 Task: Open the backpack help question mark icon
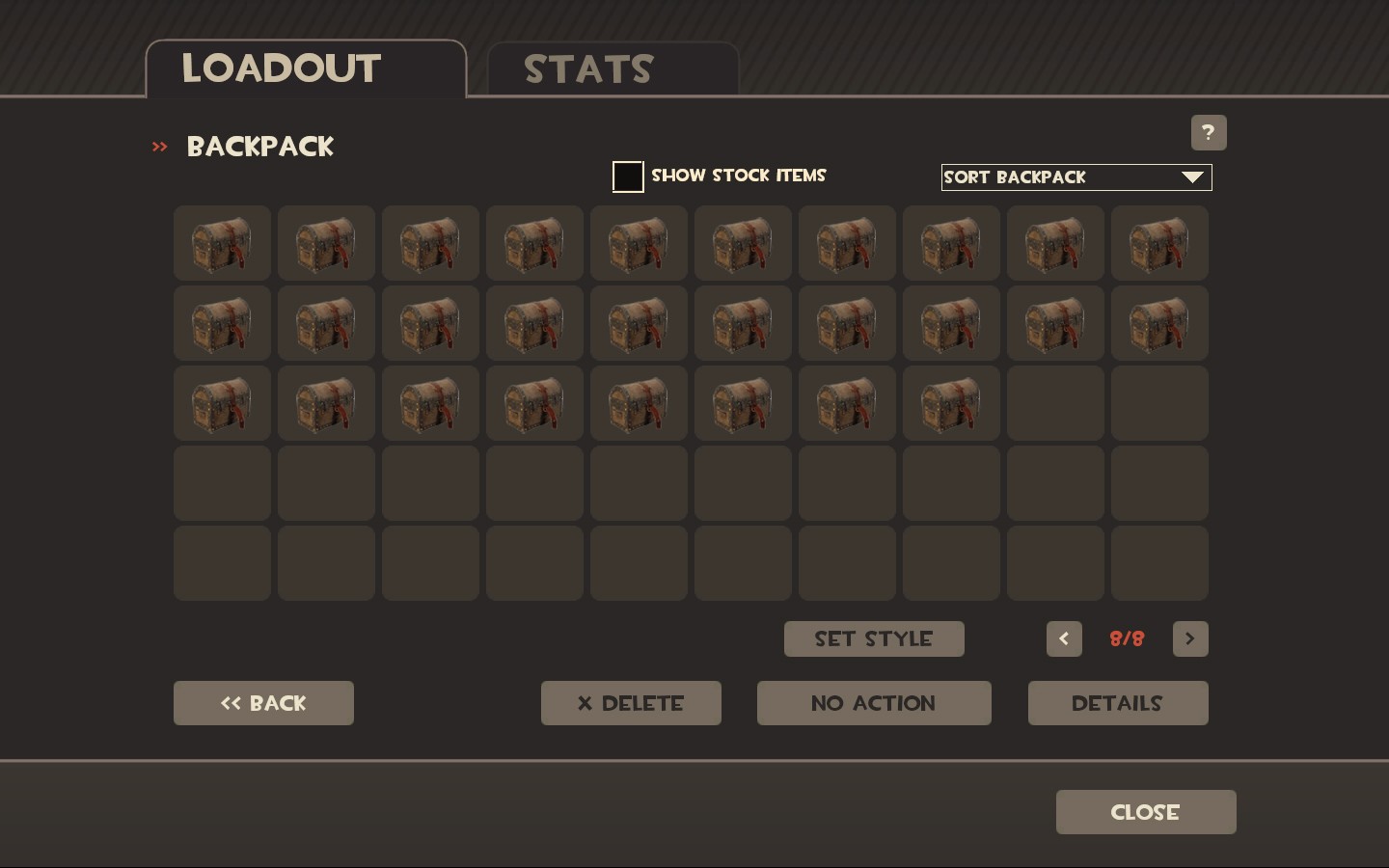(x=1208, y=132)
